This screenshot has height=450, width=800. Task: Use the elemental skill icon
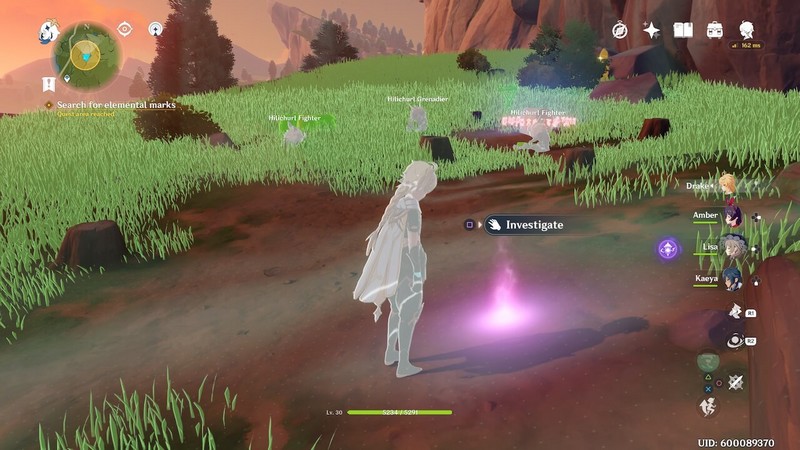(x=735, y=311)
